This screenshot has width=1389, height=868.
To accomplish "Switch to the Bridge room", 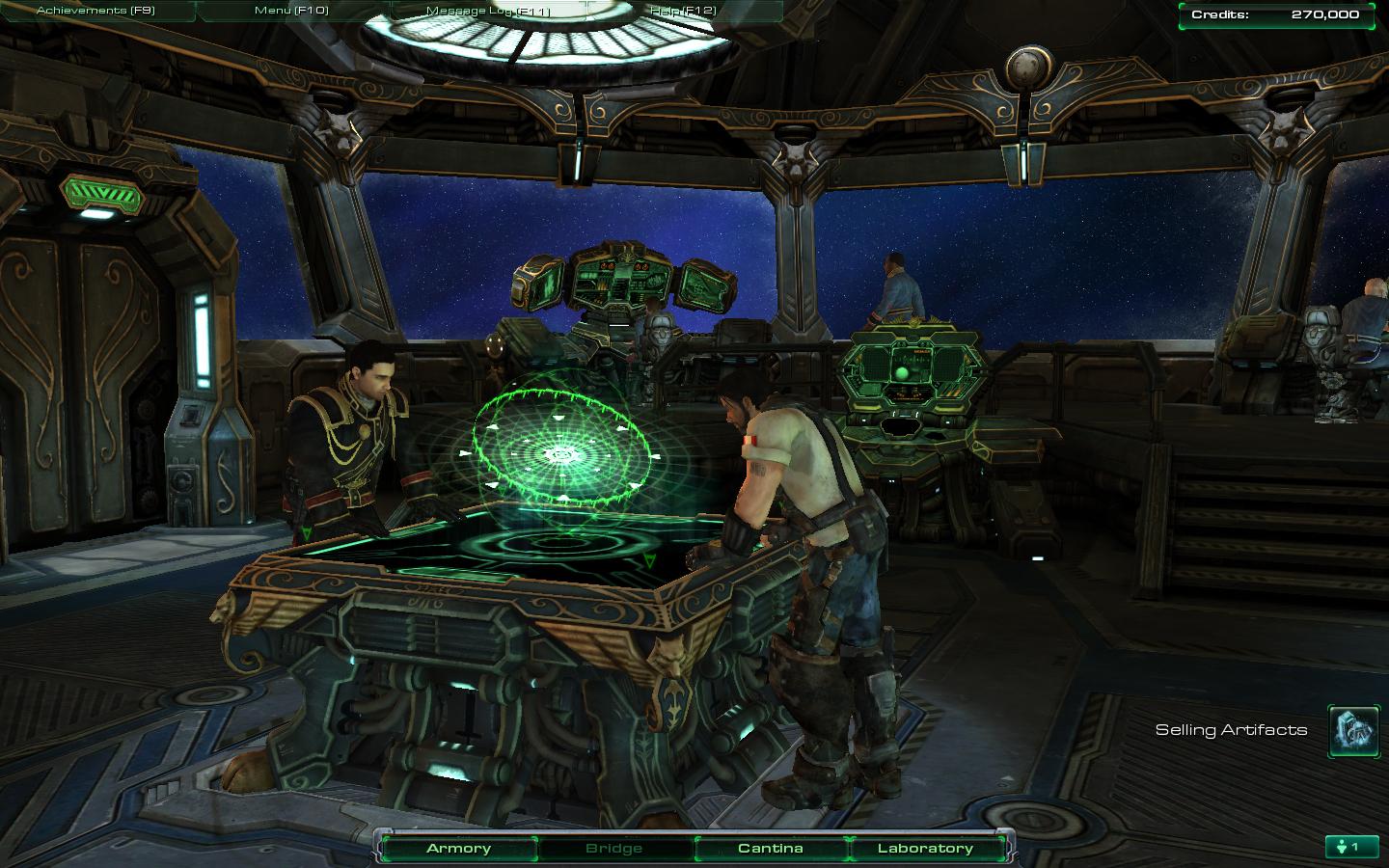I will (614, 849).
